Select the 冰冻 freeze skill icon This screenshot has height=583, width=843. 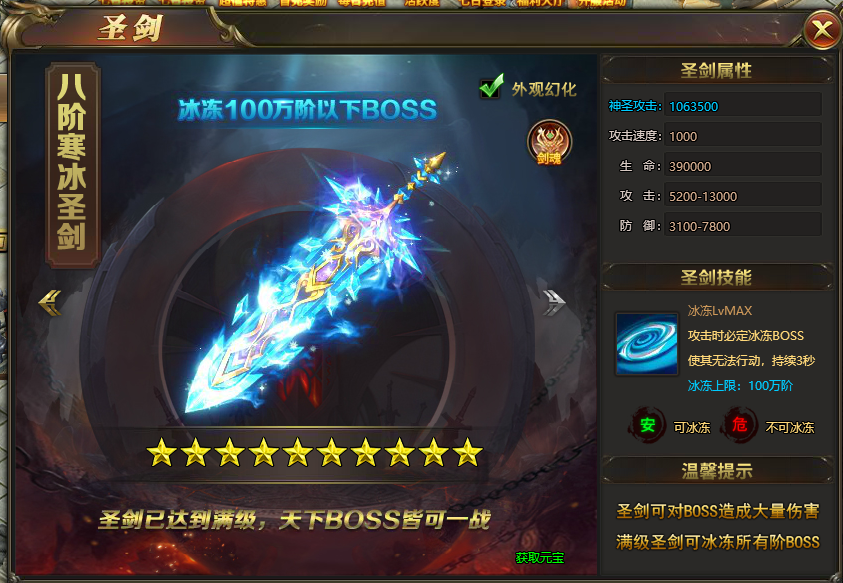(x=646, y=344)
